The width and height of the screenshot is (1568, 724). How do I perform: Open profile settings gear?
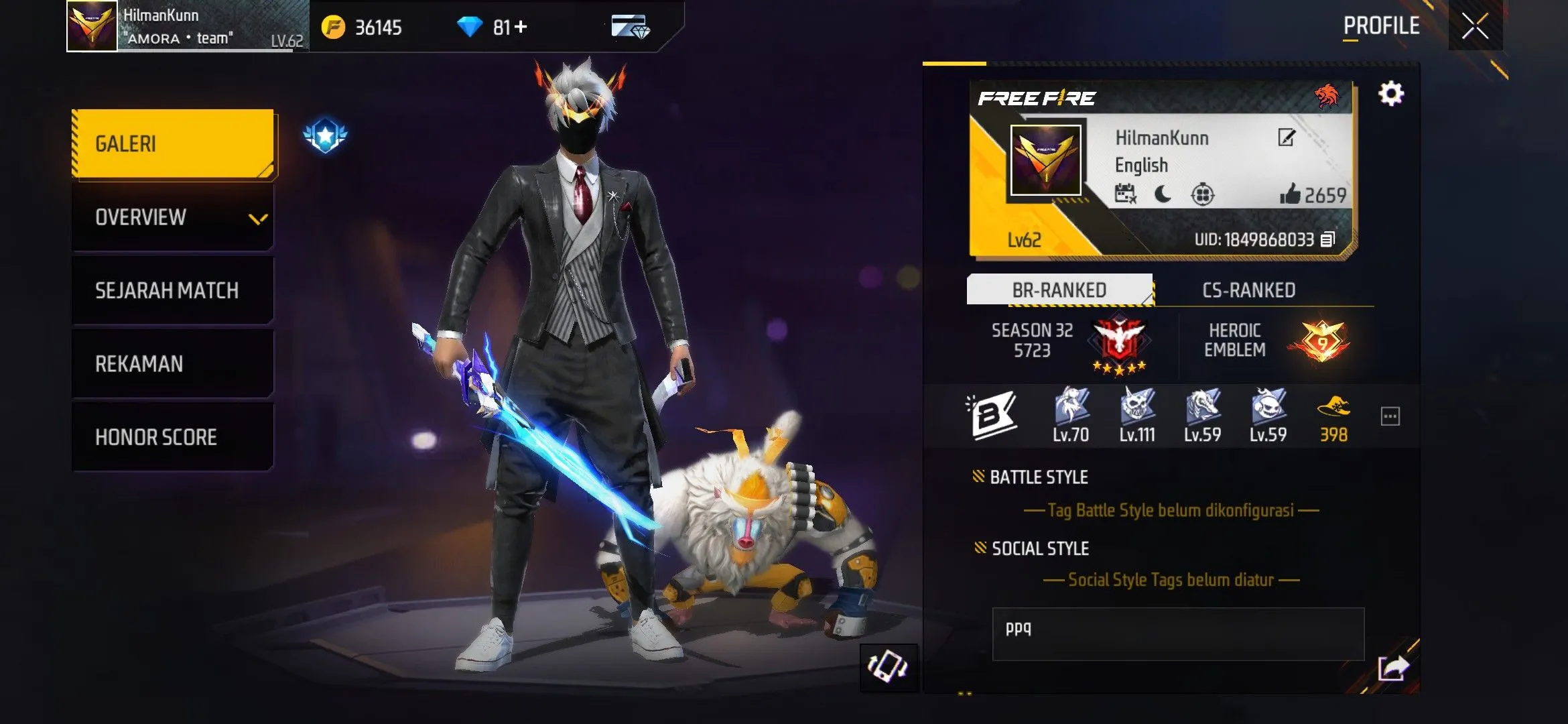[1391, 94]
